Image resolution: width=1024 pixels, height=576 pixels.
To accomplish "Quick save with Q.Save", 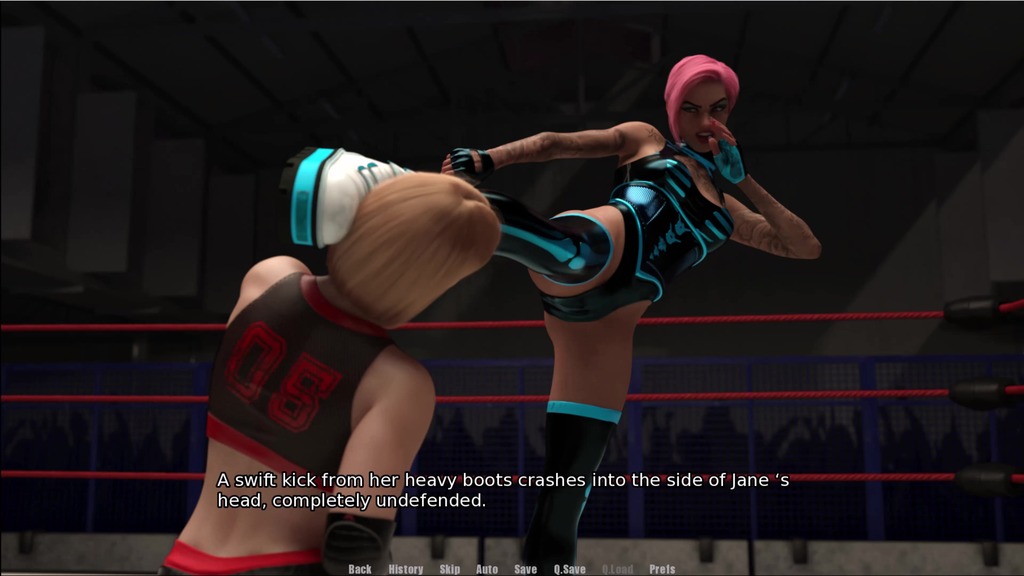I will (570, 569).
